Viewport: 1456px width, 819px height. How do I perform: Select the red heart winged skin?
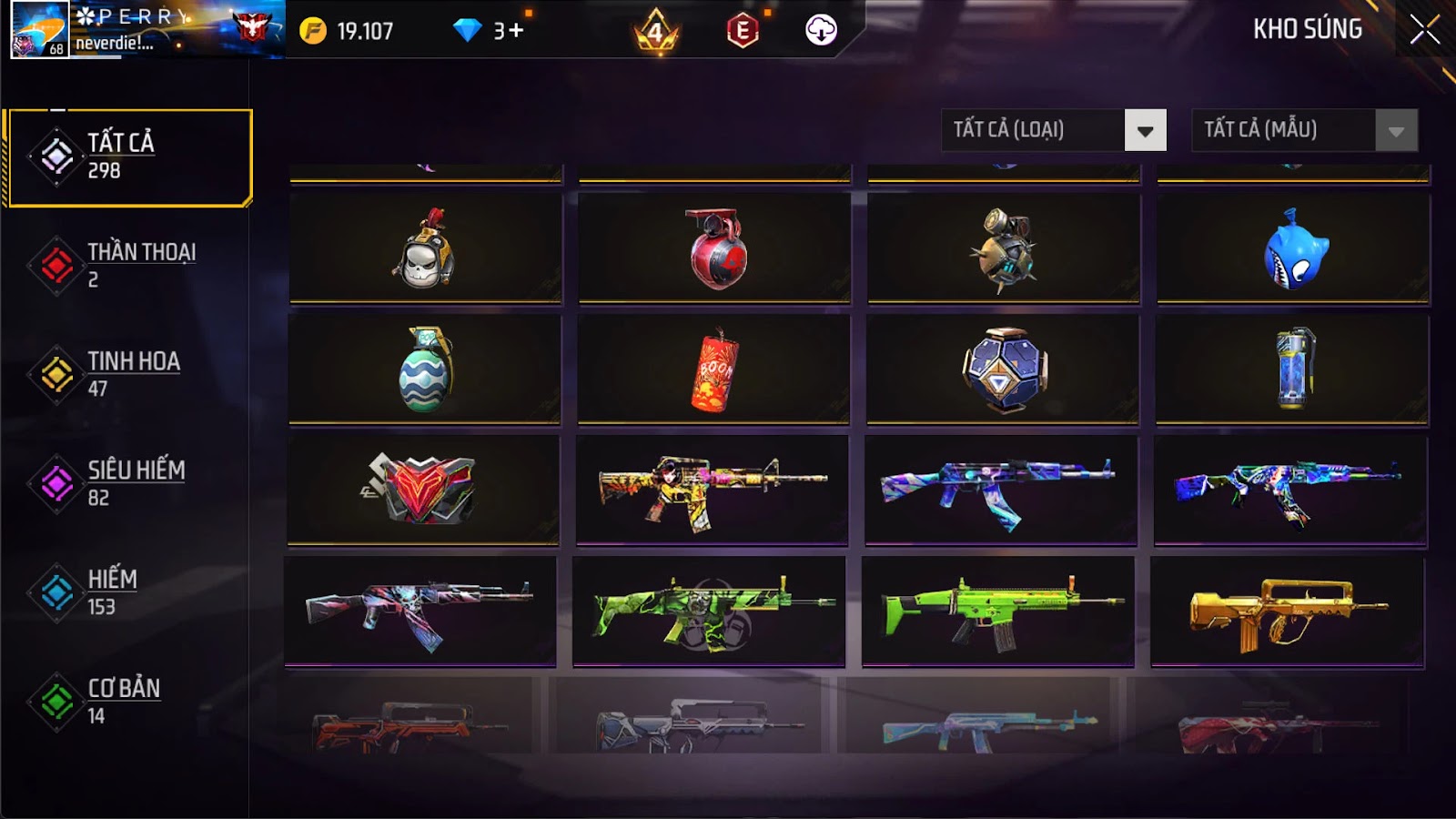coord(423,490)
